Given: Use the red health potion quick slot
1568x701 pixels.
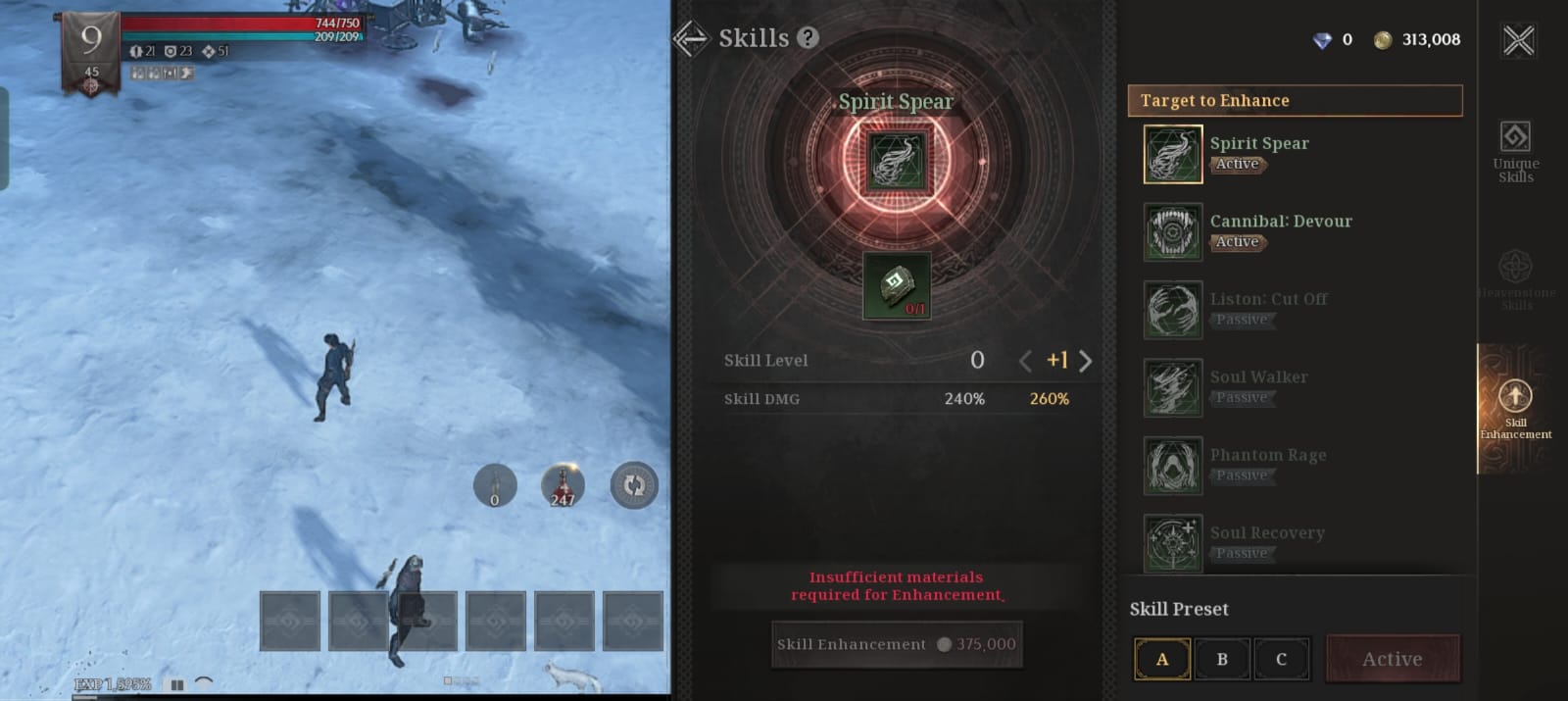Looking at the screenshot, I should click(563, 485).
